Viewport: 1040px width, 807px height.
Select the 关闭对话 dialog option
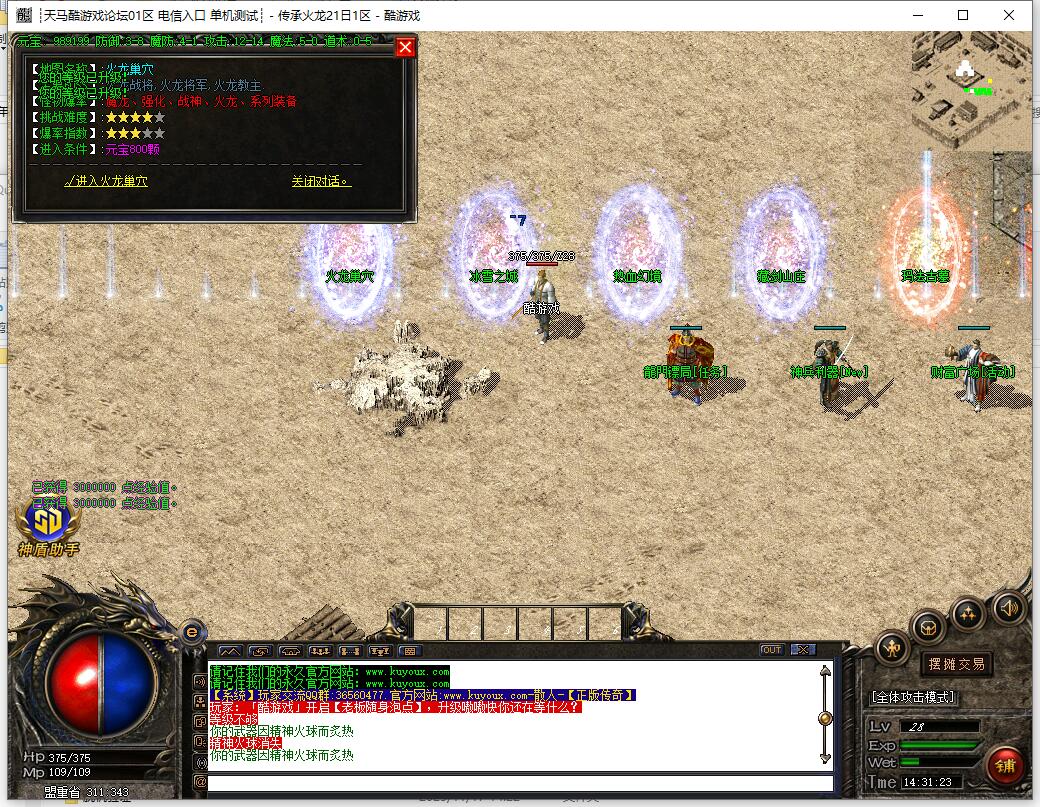coord(321,181)
